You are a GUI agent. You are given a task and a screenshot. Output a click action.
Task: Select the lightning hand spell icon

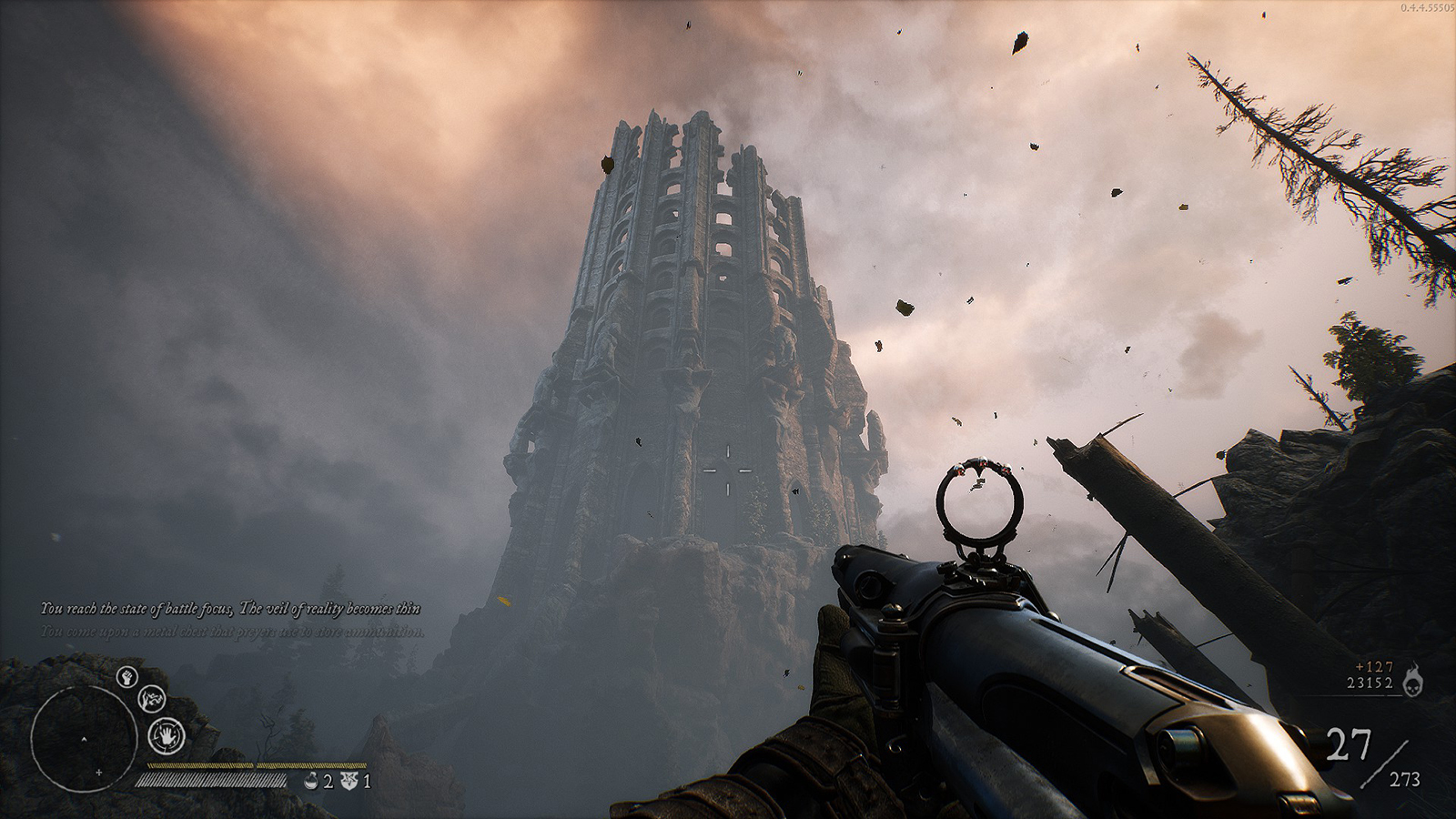pyautogui.click(x=150, y=700)
